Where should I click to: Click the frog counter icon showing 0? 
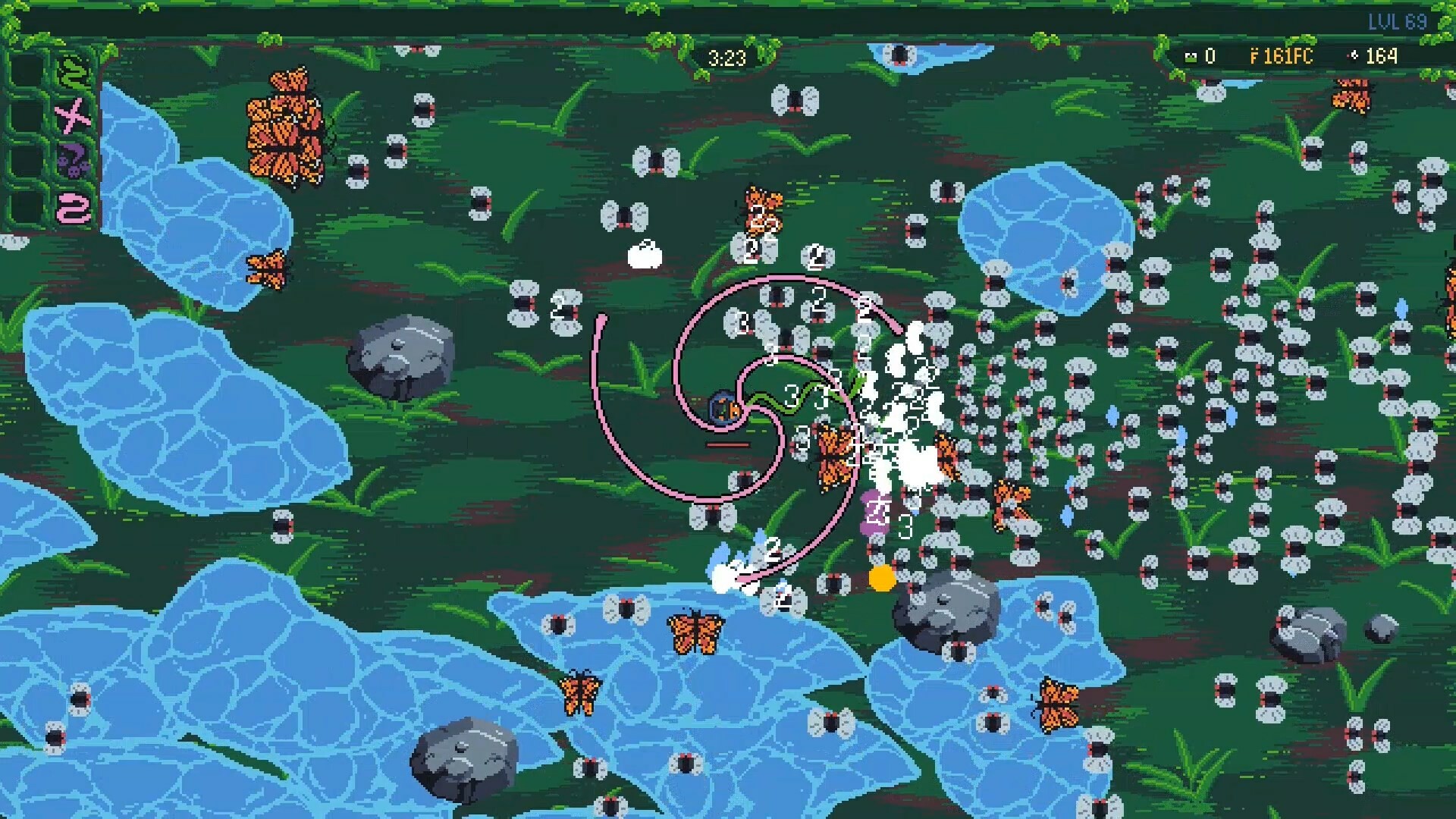coord(1191,56)
